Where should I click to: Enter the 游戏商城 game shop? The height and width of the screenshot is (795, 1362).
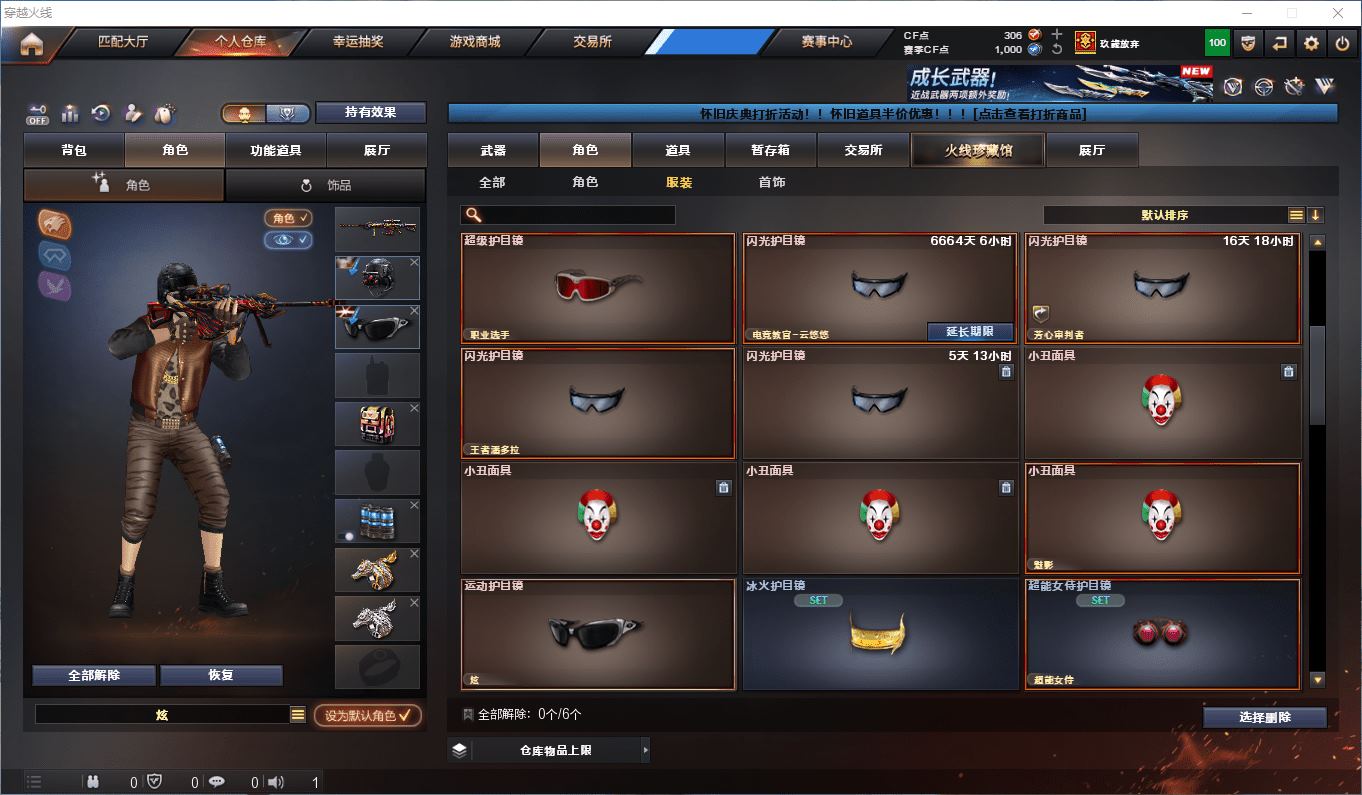tap(475, 42)
